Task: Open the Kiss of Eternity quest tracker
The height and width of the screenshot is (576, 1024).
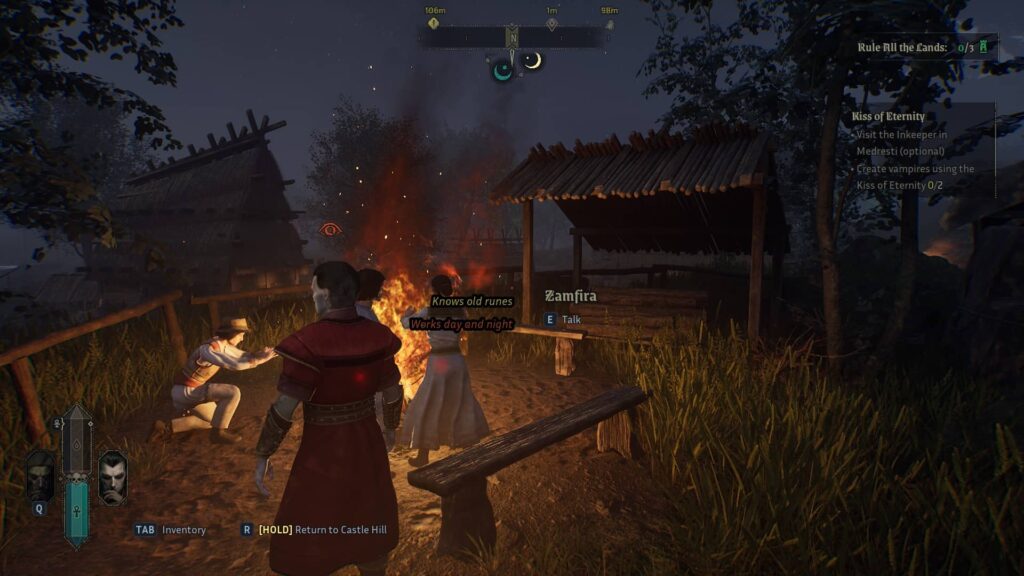Action: click(x=888, y=116)
